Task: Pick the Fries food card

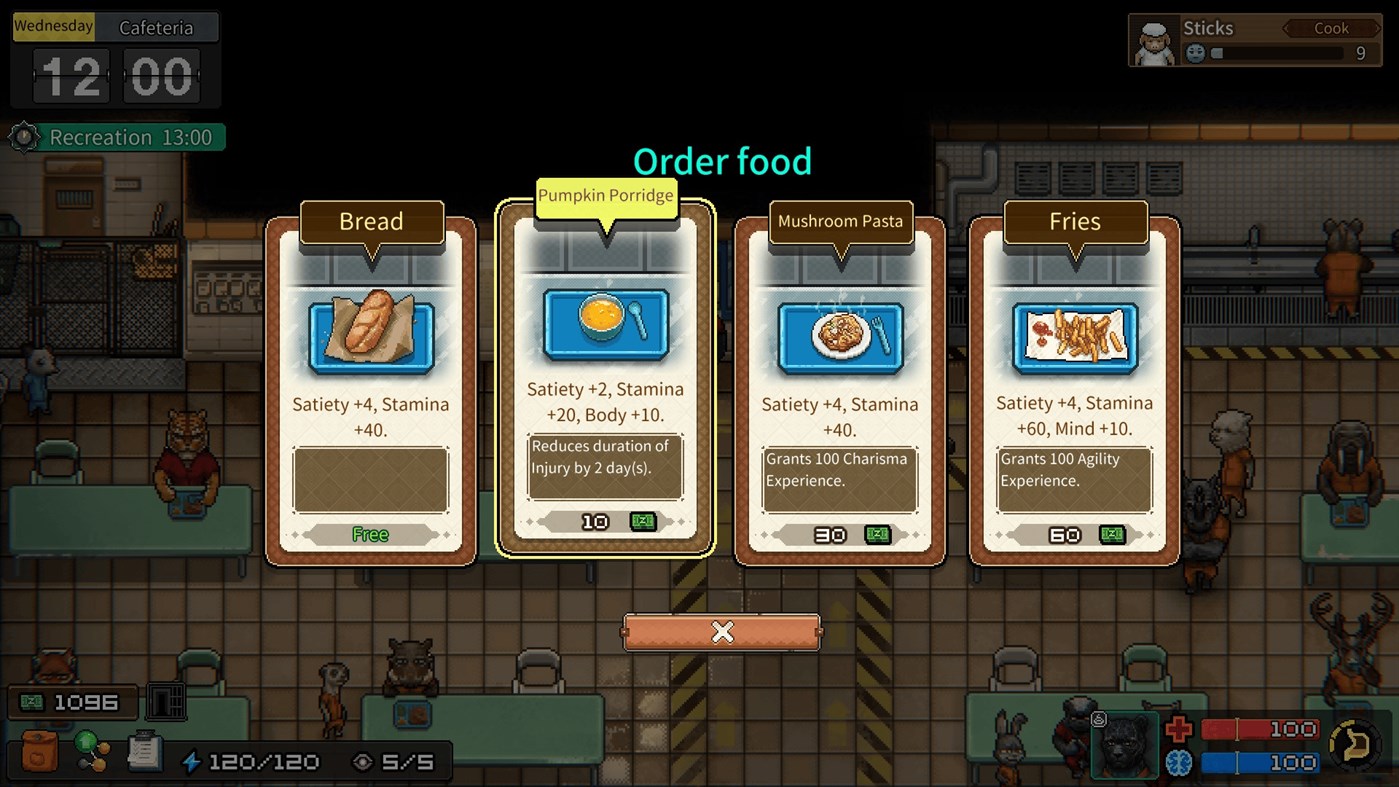Action: (1074, 391)
